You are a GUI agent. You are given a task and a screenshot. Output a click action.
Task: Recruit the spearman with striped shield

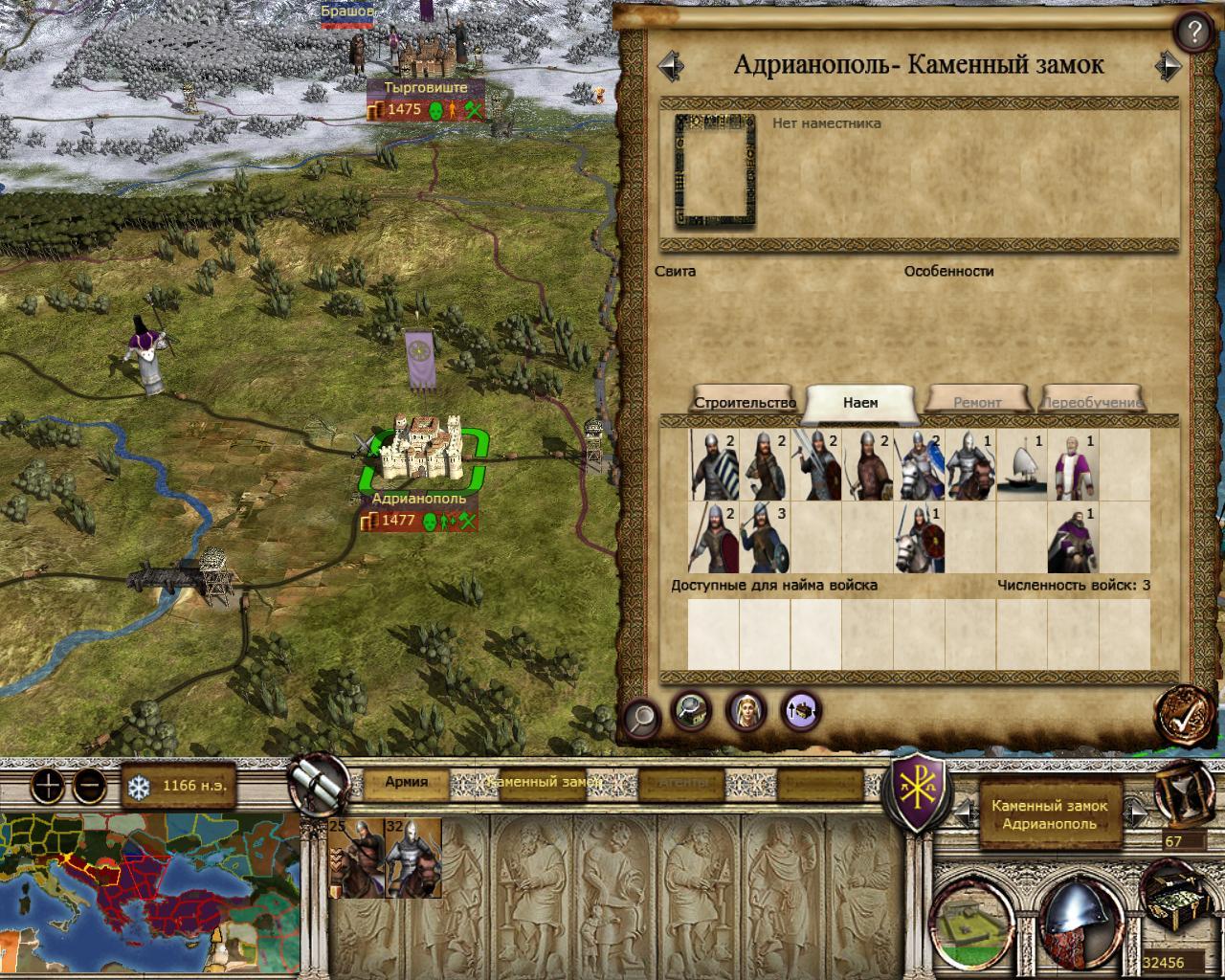713,465
